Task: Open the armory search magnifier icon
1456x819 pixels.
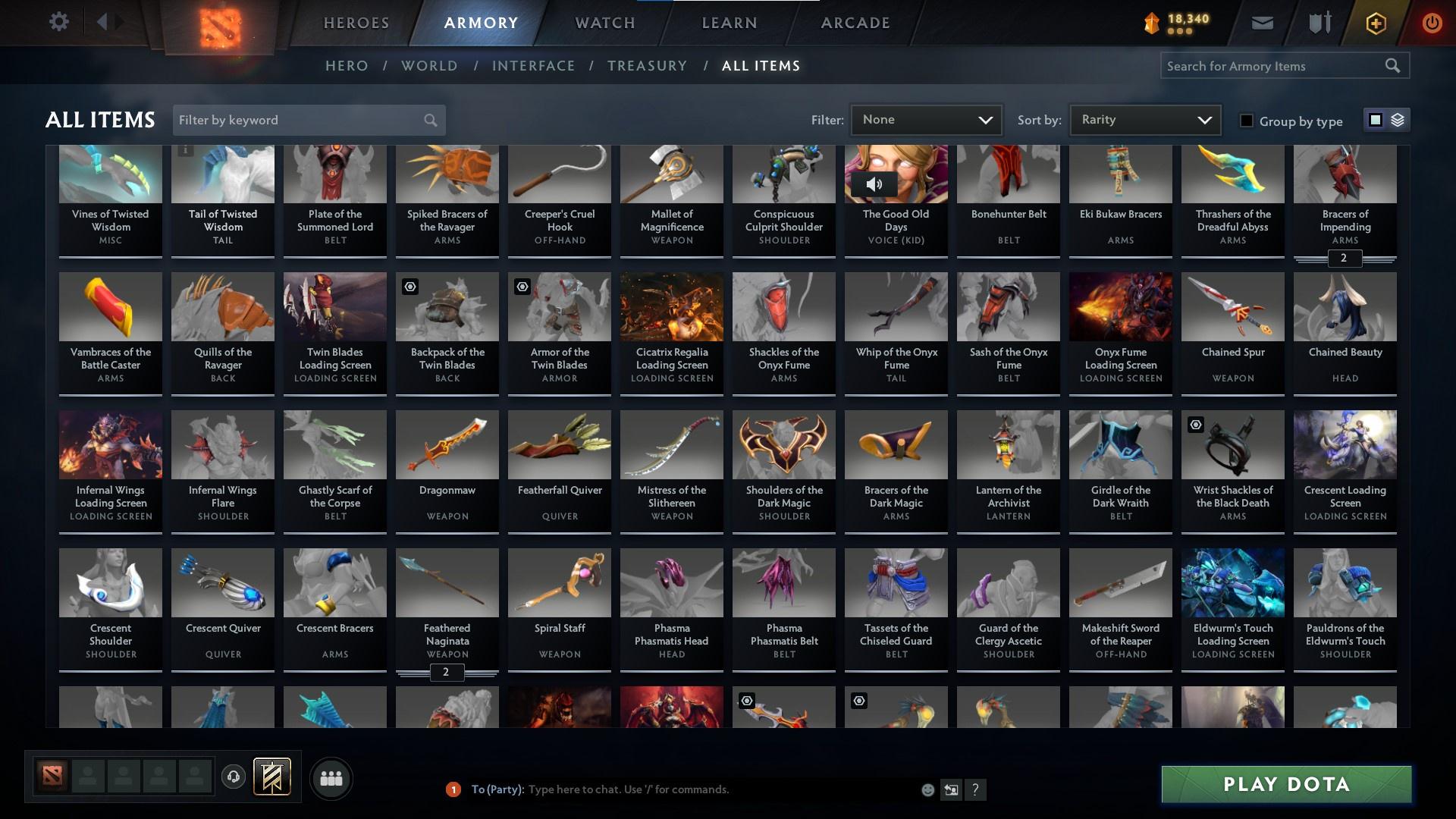Action: (x=1394, y=66)
